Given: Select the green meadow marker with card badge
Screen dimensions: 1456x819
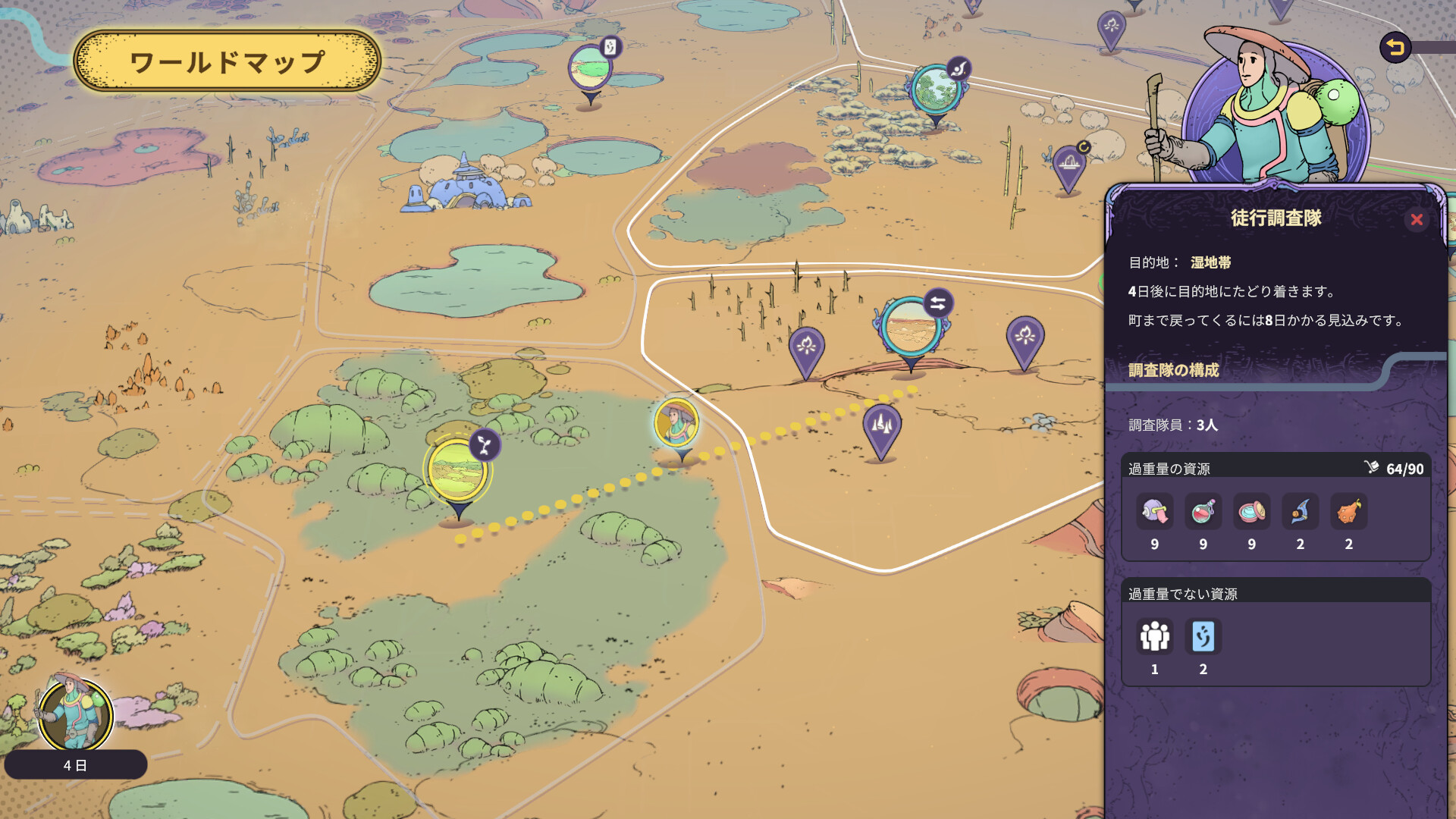Looking at the screenshot, I should 590,68.
